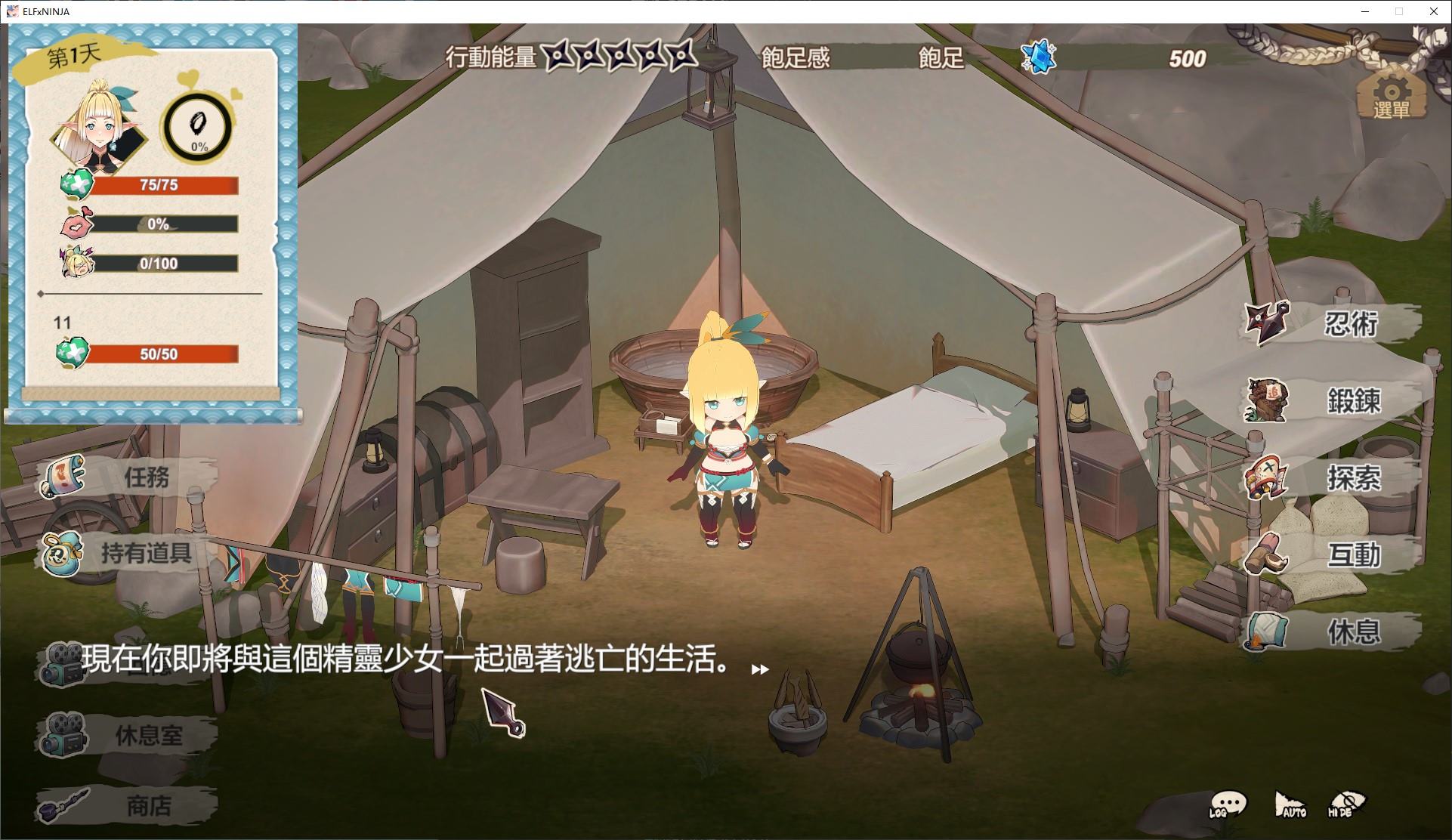Advance the dialogue with the double-arrow button
This screenshot has height=840, width=1452.
pos(759,669)
